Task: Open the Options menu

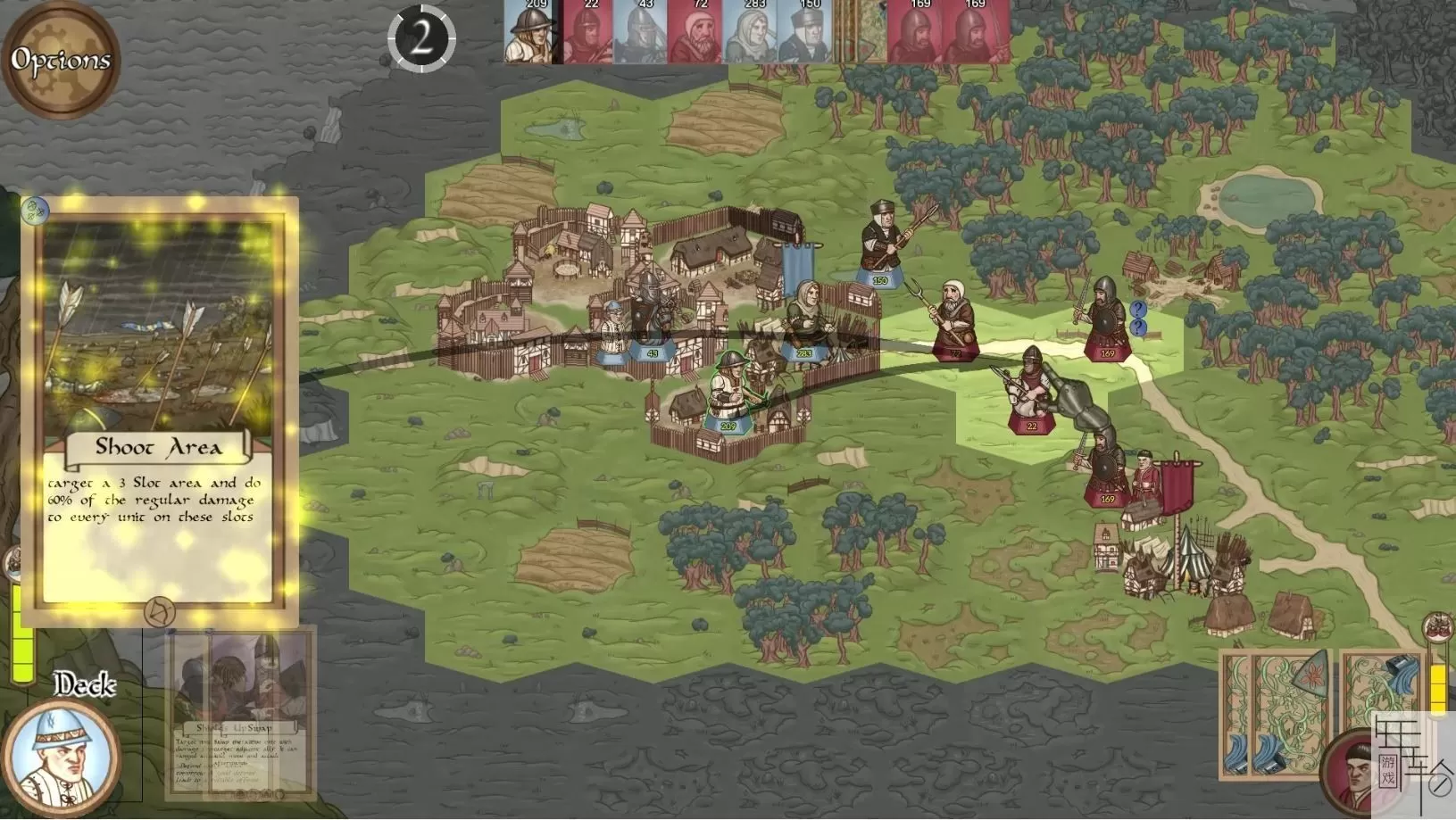Action: coord(61,61)
